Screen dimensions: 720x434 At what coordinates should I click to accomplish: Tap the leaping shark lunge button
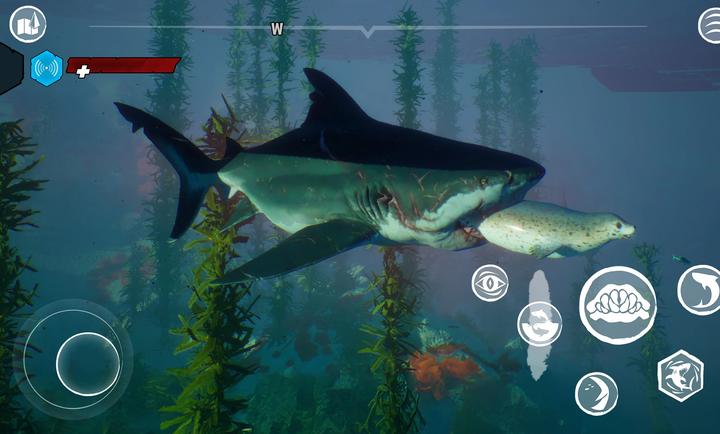[699, 290]
